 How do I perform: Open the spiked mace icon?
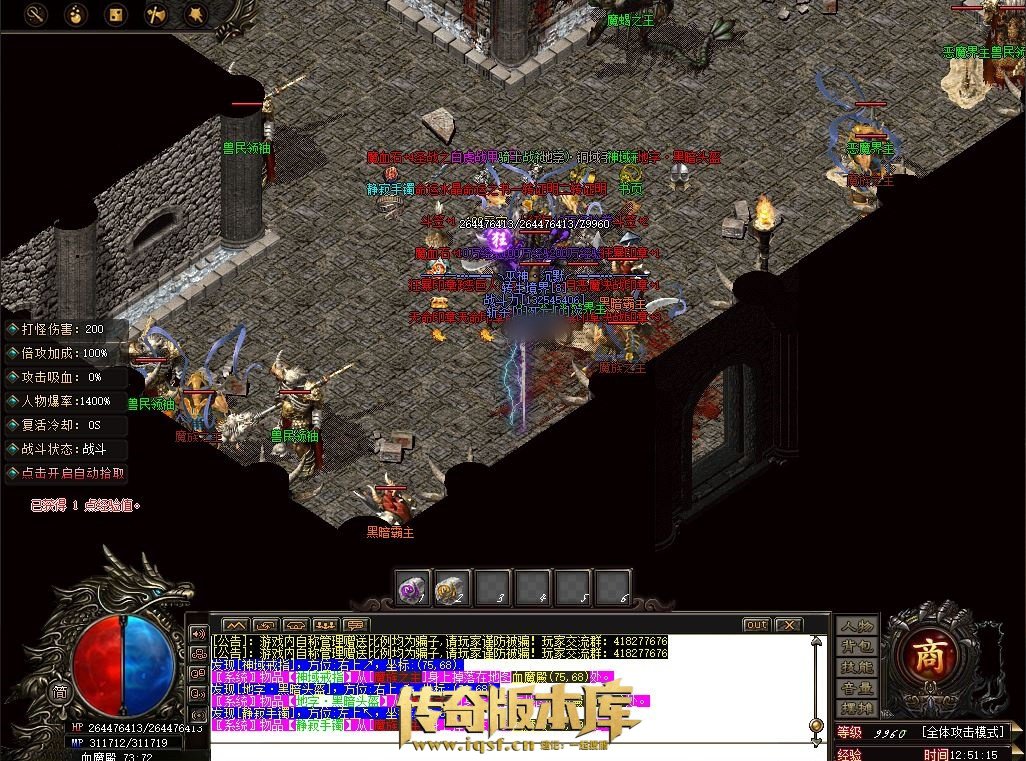[x=195, y=14]
